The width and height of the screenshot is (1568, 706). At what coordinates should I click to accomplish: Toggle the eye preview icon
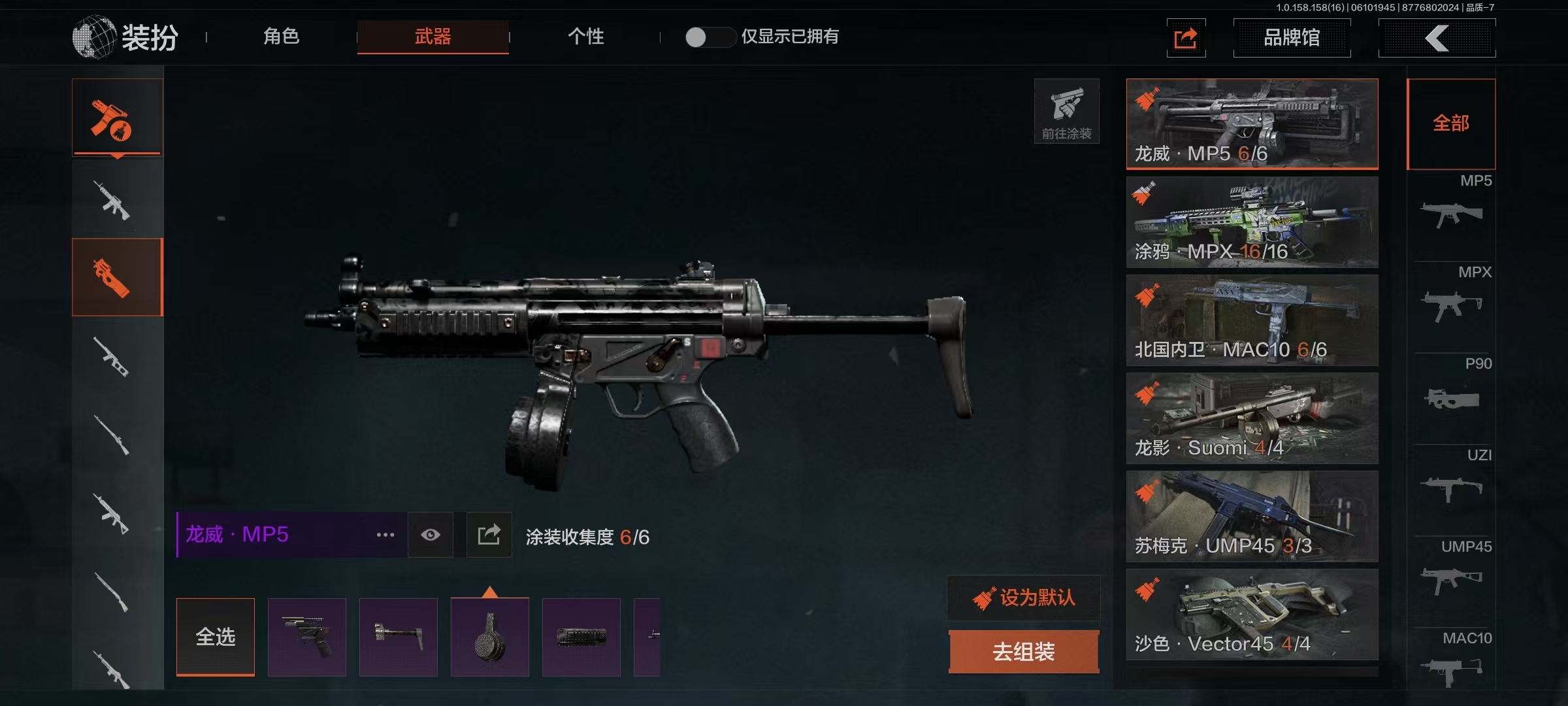431,535
